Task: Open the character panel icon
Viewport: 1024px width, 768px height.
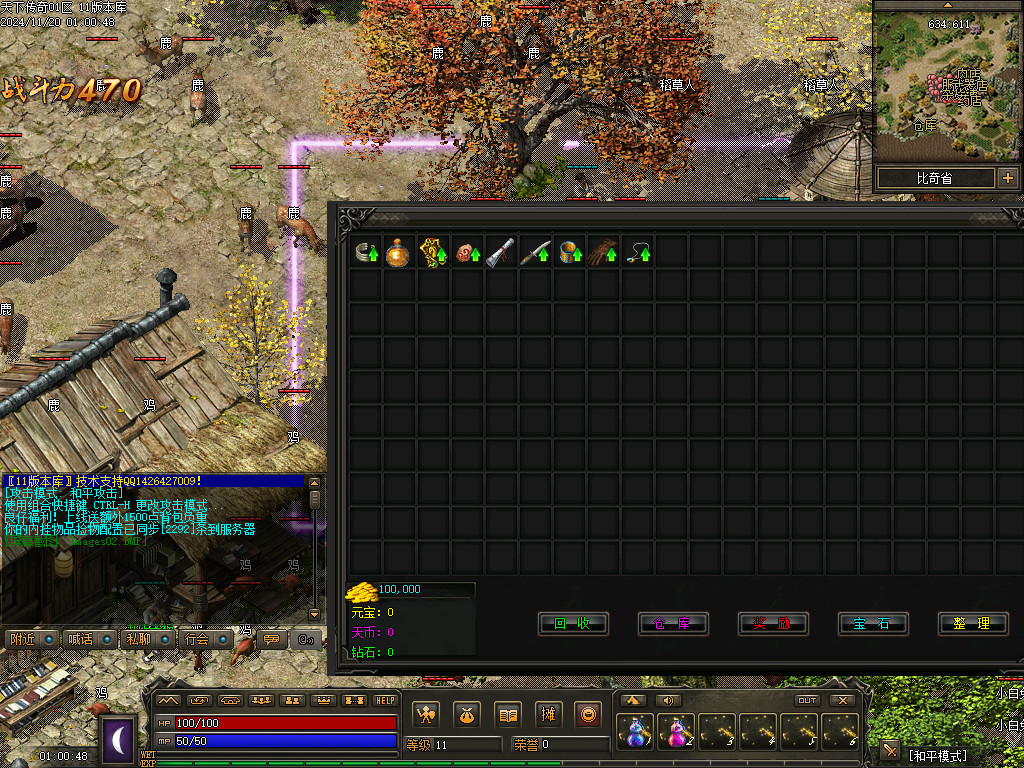Action: click(x=426, y=714)
